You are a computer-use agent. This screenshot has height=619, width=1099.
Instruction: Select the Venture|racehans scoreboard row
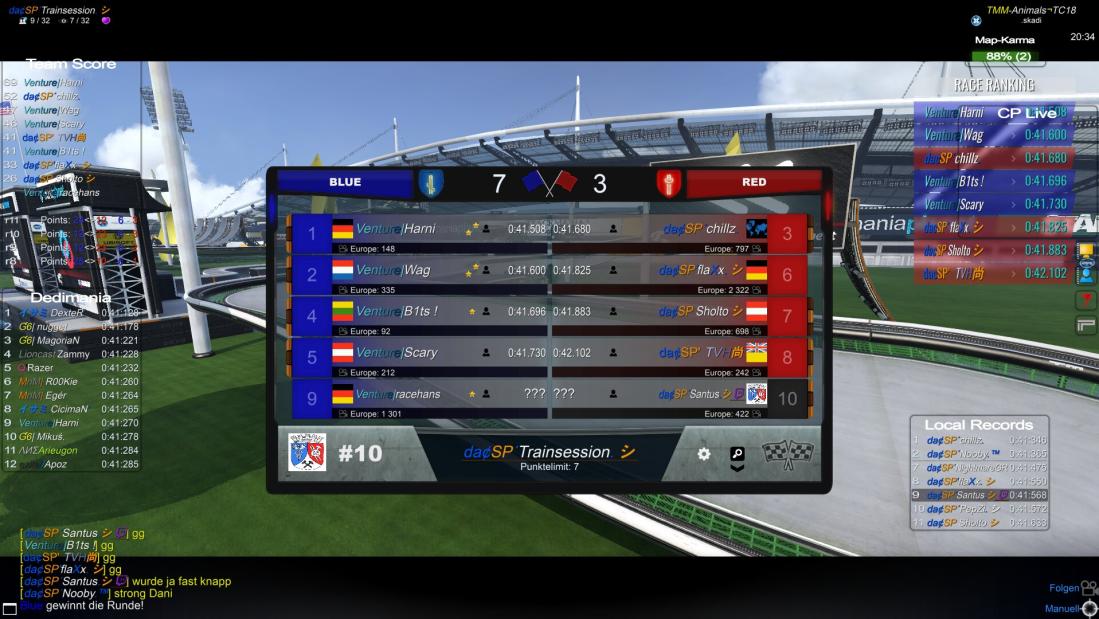point(419,399)
